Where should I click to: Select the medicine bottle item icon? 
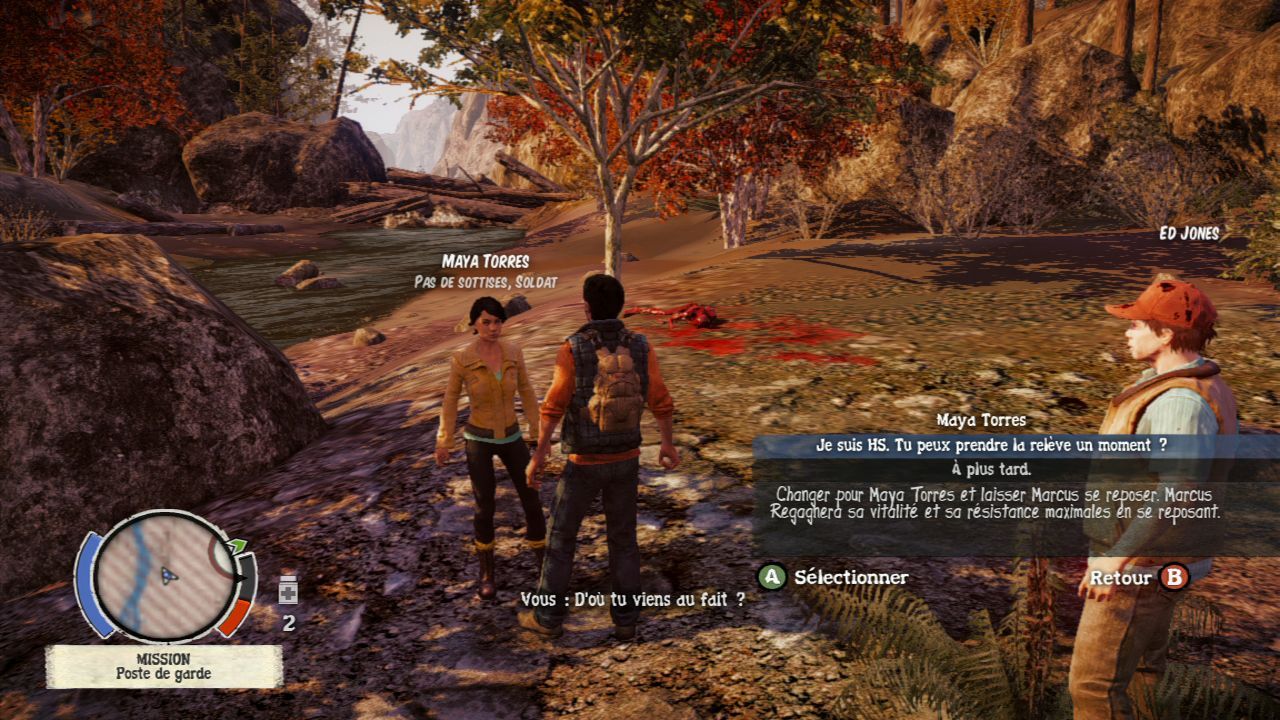click(x=288, y=590)
